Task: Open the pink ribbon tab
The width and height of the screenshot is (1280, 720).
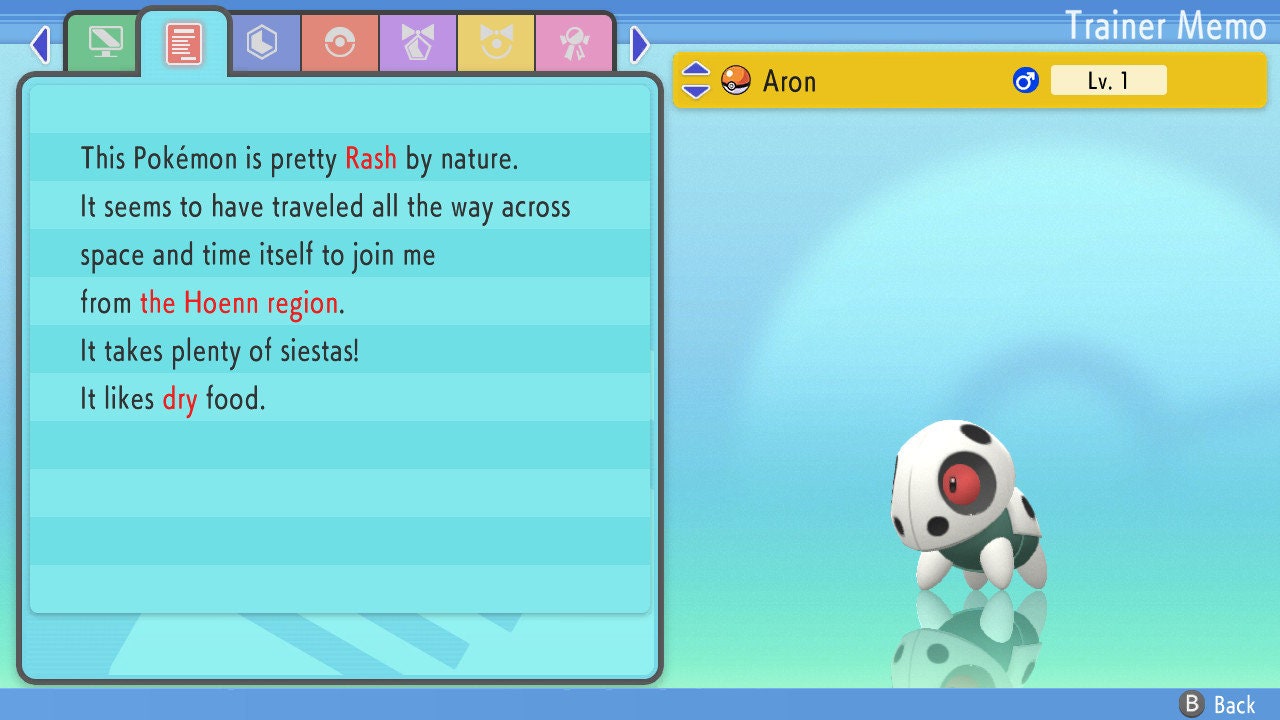Action: tap(573, 43)
